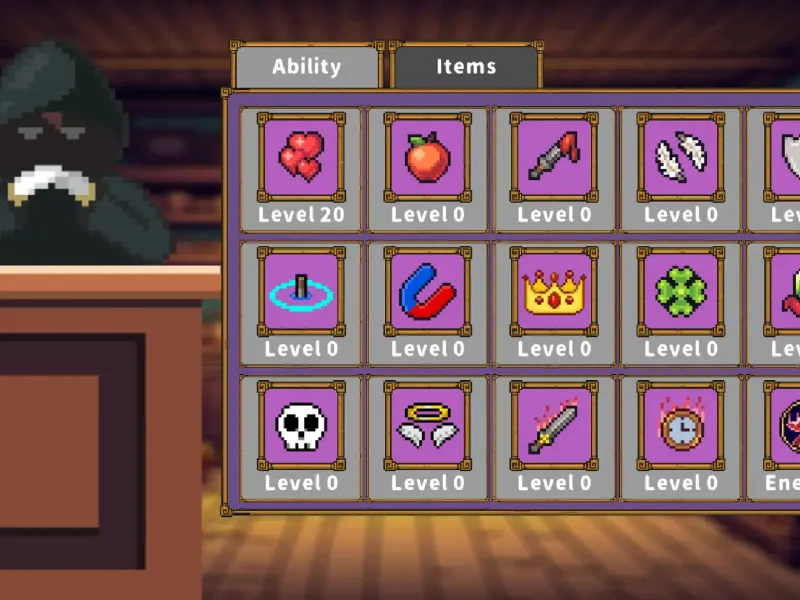
Task: Select the bloody dagger ability
Action: [554, 158]
